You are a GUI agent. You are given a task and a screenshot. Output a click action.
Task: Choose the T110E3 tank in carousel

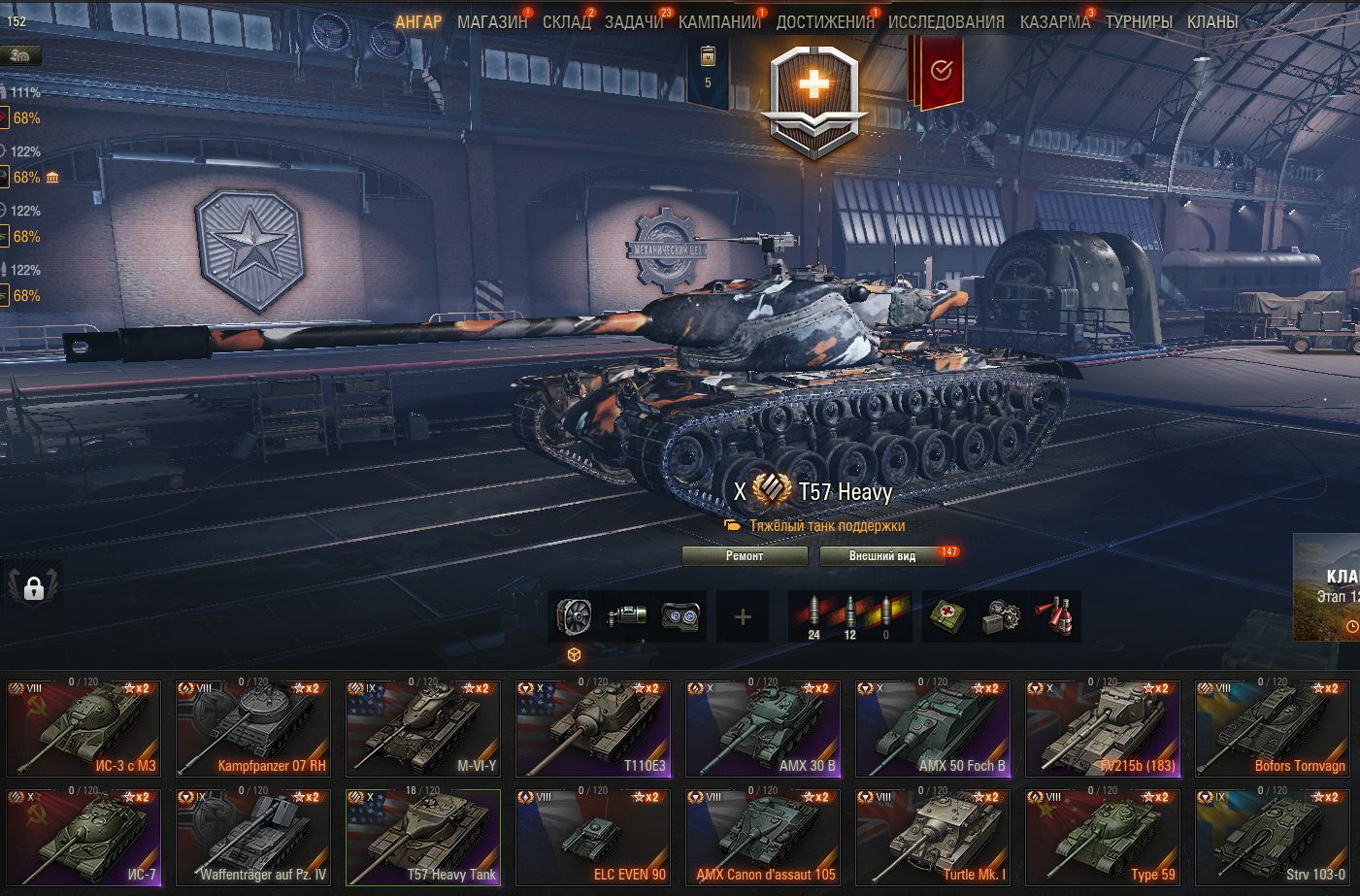(592, 728)
